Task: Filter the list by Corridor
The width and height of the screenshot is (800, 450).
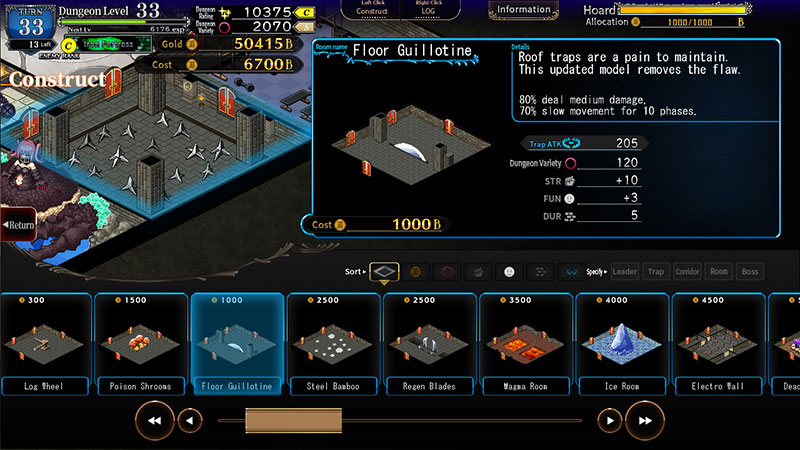Action: pos(688,271)
